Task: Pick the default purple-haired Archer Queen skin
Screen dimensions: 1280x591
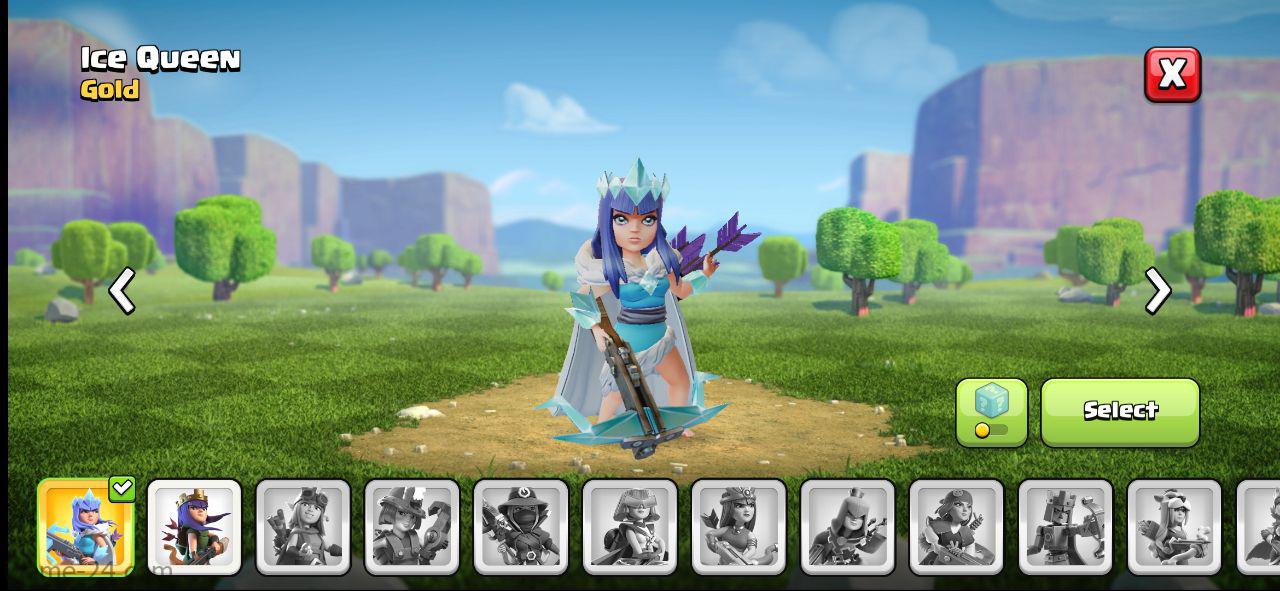Action: point(195,527)
